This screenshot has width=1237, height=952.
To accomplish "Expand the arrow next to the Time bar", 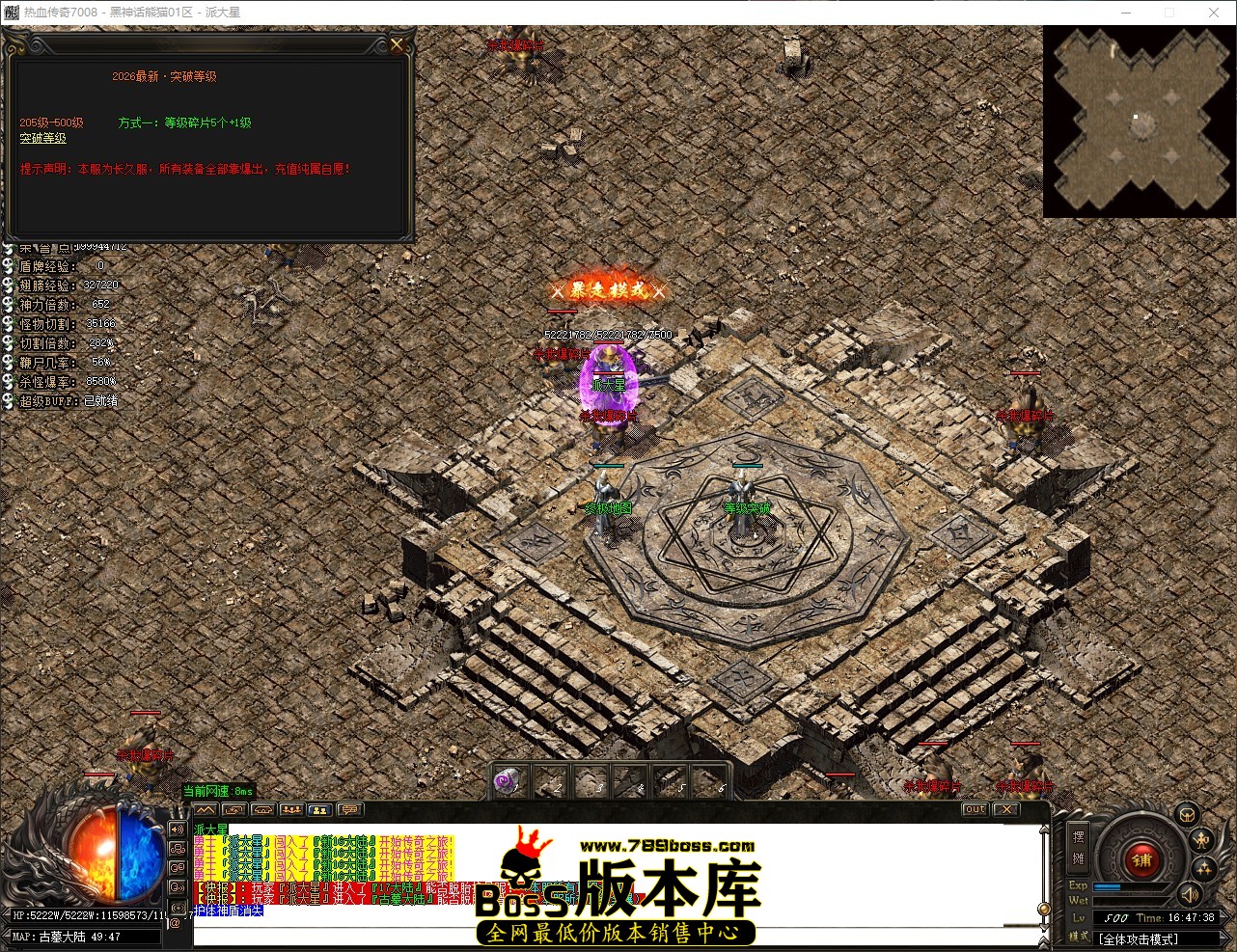I will point(1223,916).
